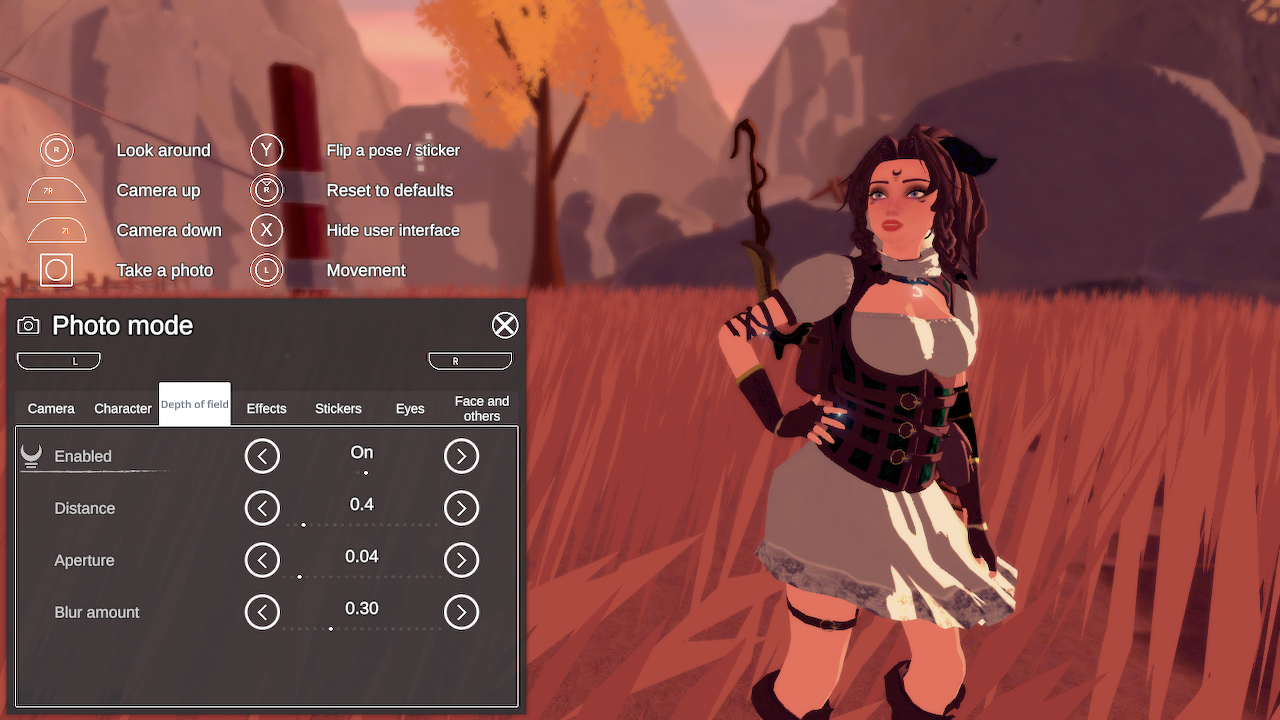1280x720 pixels.
Task: Select the Face and others tab
Action: tap(481, 408)
